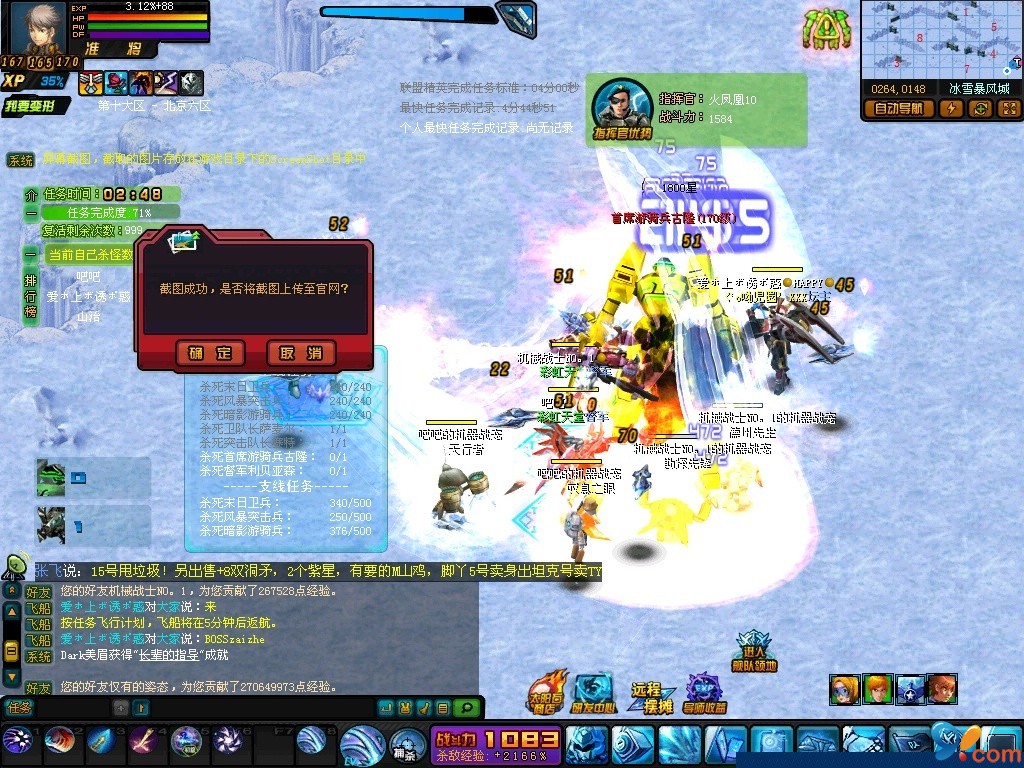Open the 导师收益 mentor rewards icon
Image resolution: width=1024 pixels, height=768 pixels.
[705, 692]
